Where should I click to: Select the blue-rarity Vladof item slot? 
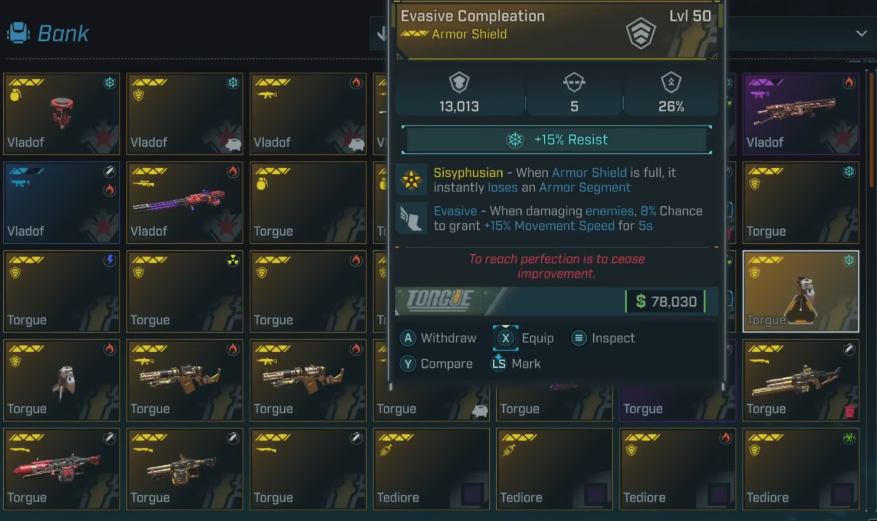tap(62, 202)
